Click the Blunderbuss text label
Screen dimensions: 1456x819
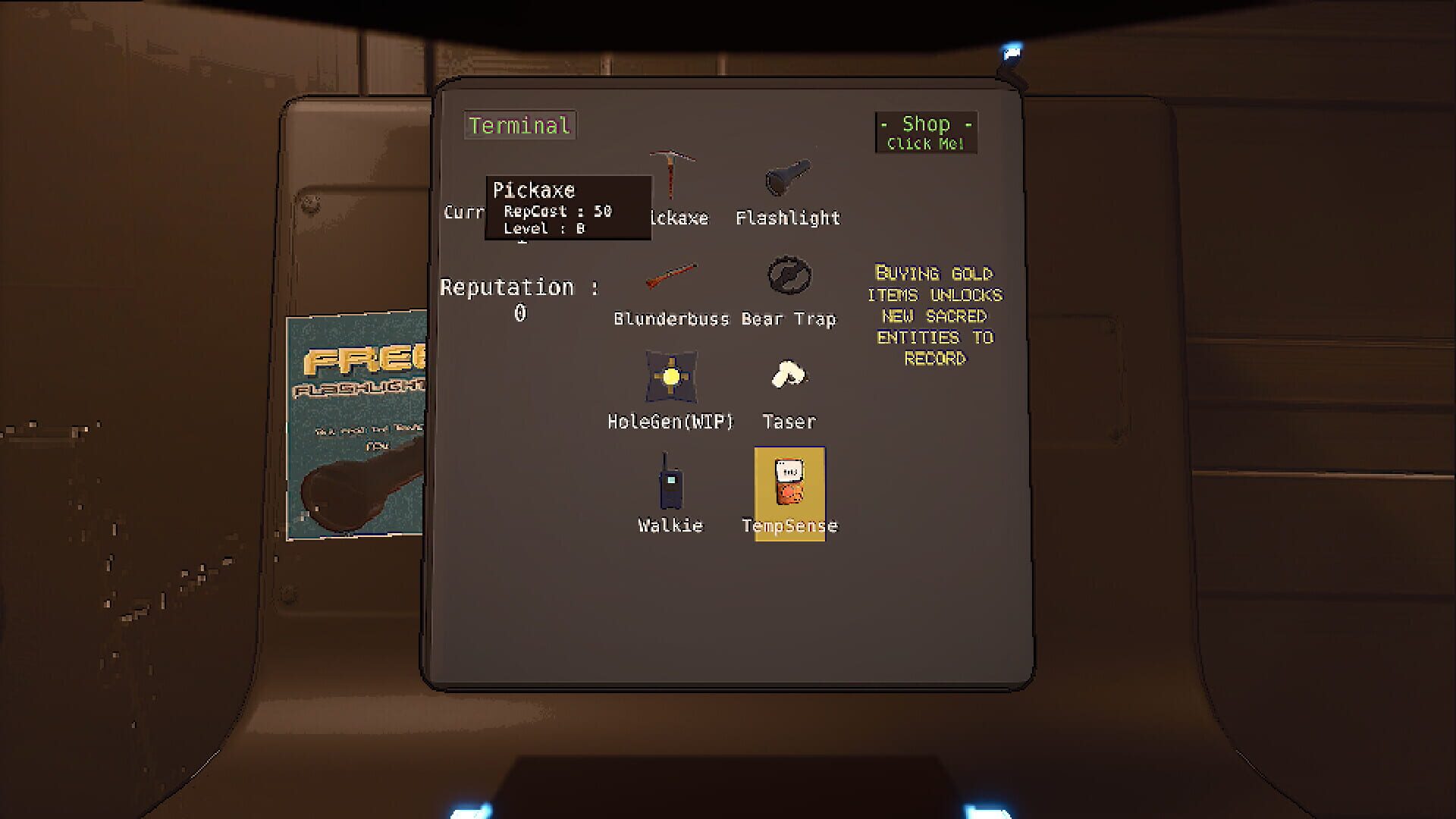[x=673, y=318]
